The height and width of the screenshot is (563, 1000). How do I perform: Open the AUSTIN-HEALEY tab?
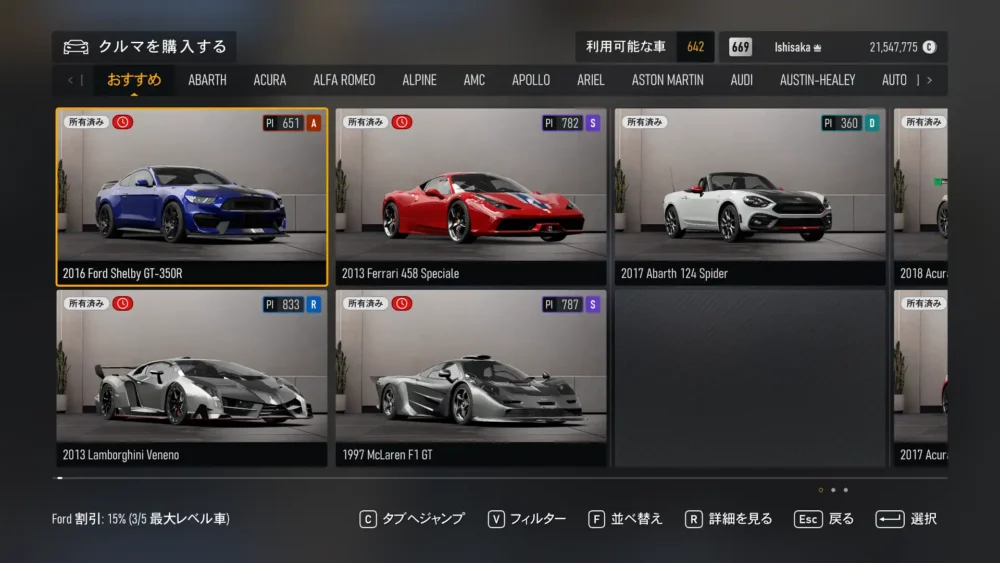tap(817, 80)
